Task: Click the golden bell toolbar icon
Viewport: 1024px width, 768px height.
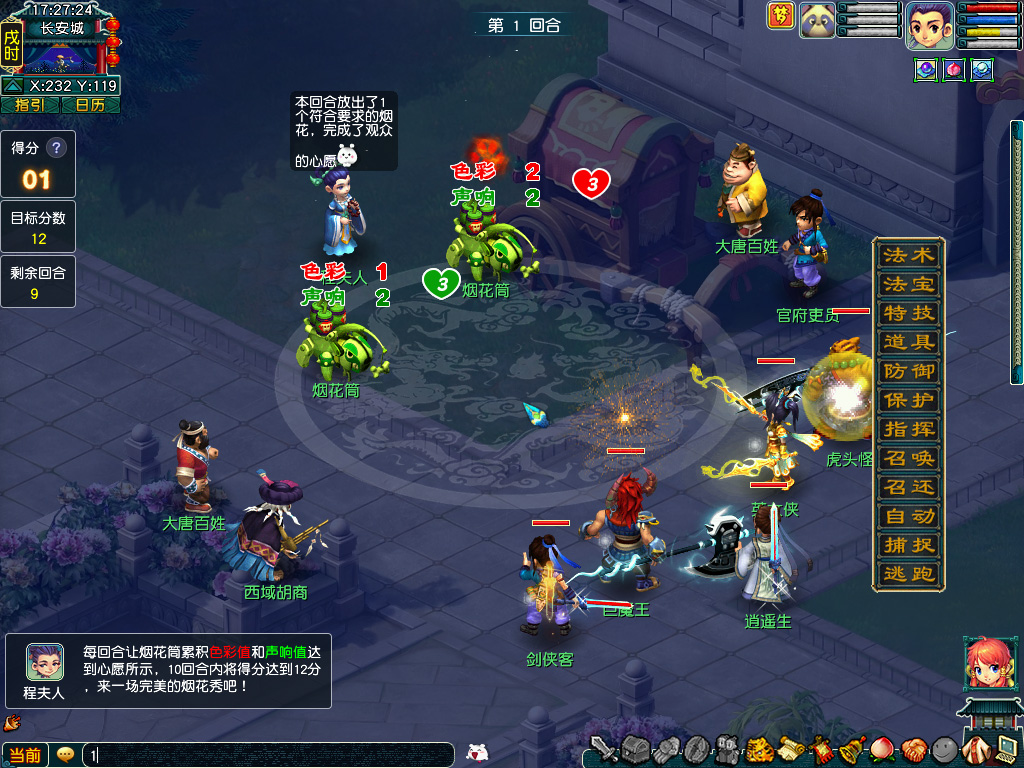Action: (851, 748)
